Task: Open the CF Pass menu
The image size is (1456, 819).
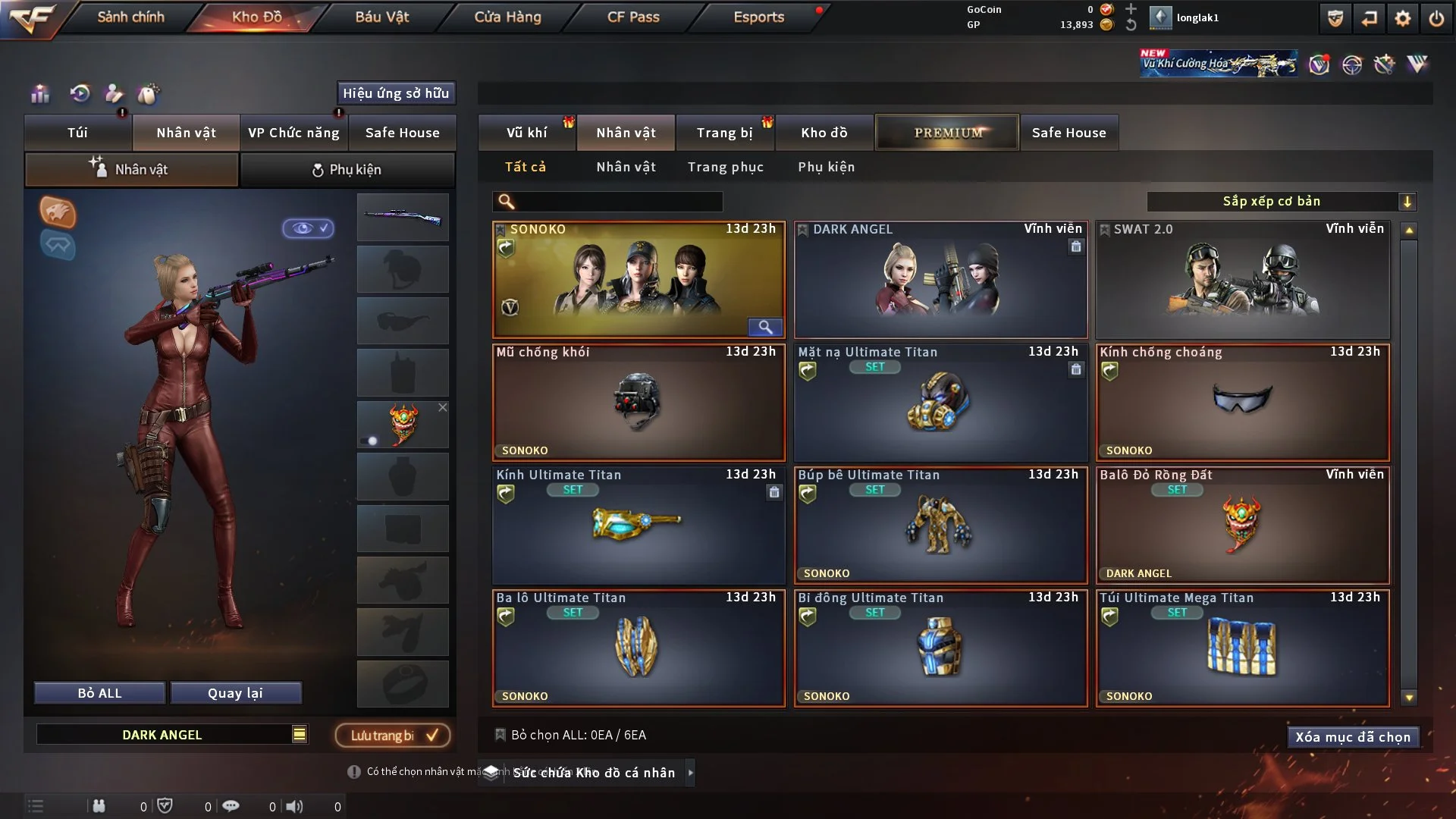Action: [x=633, y=17]
